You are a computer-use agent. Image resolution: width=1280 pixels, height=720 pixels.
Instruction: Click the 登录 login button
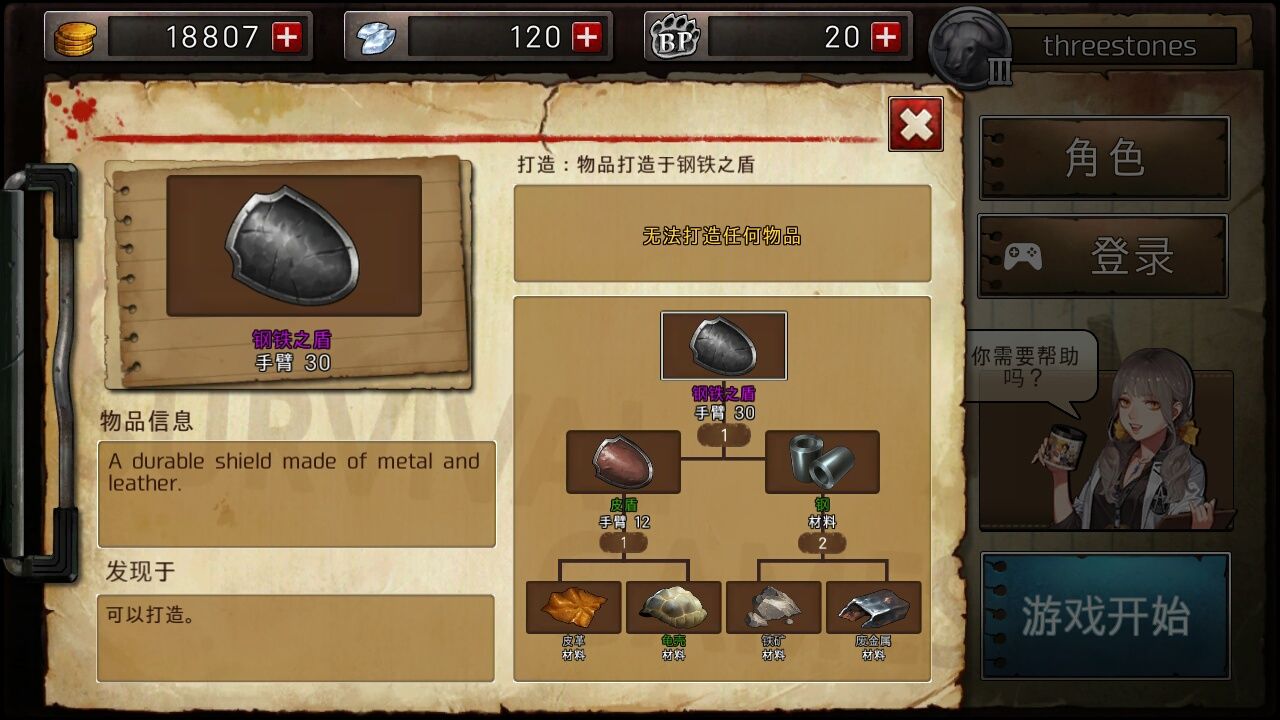[x=1104, y=255]
